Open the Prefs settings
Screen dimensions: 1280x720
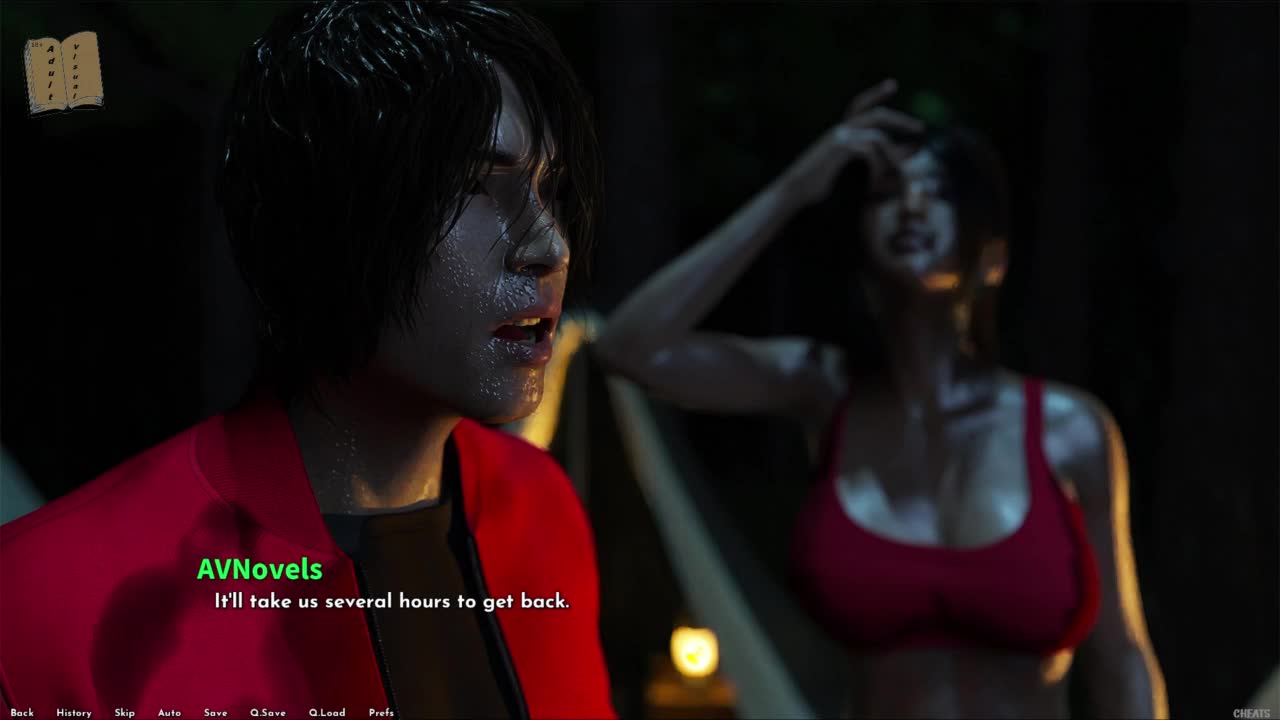point(381,713)
